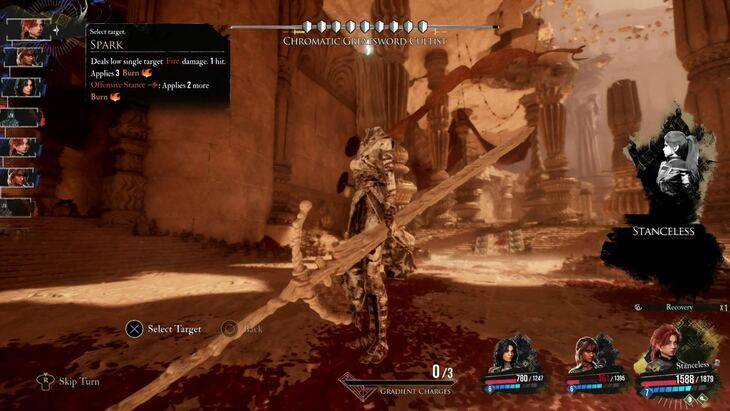Target the Chromatic Greatsword Cultist name bar
730x411 pixels.
(x=363, y=40)
